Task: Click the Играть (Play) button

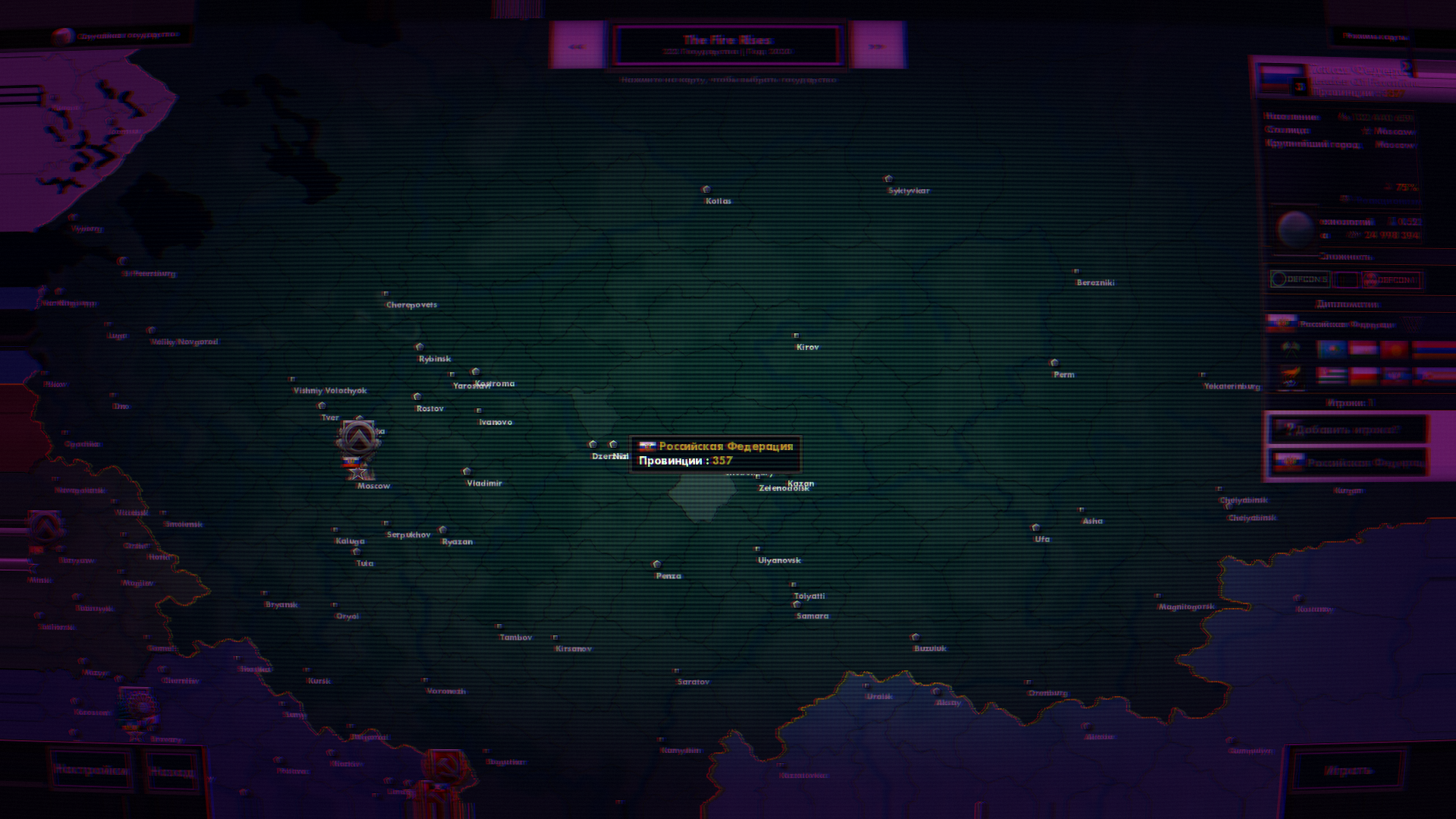Action: (1348, 770)
